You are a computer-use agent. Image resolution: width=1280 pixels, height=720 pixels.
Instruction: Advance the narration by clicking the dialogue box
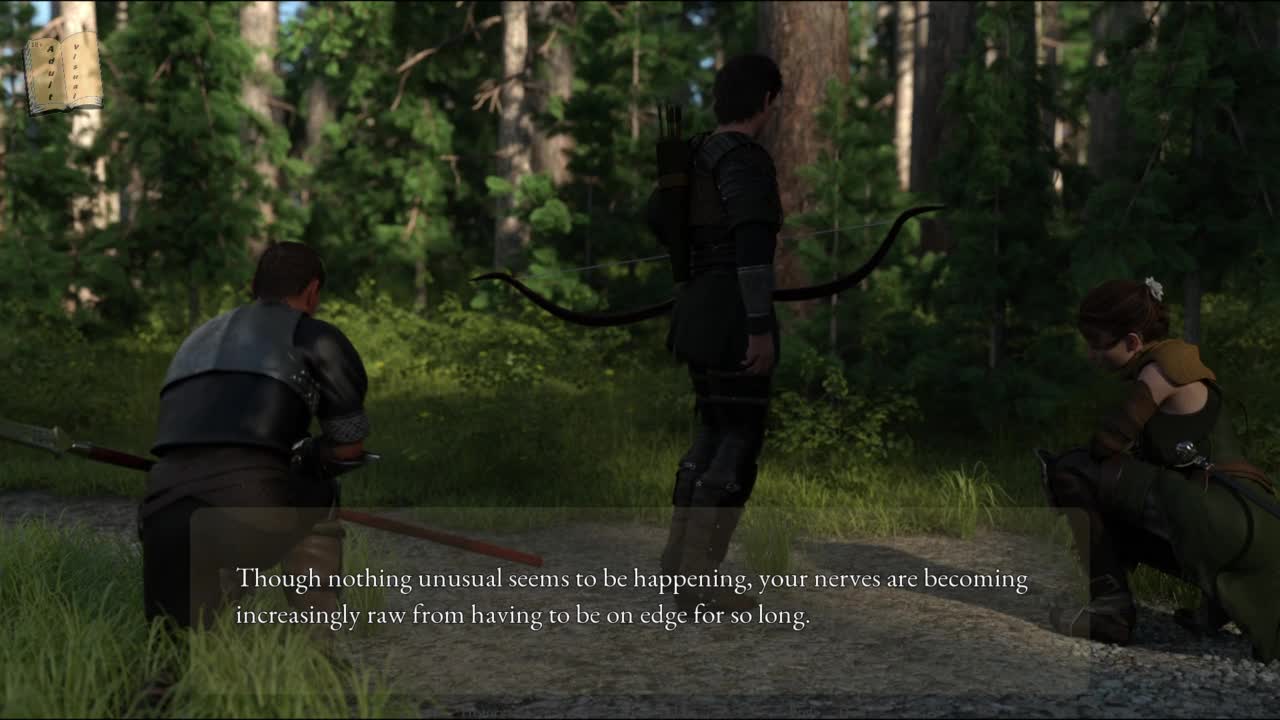pyautogui.click(x=638, y=600)
